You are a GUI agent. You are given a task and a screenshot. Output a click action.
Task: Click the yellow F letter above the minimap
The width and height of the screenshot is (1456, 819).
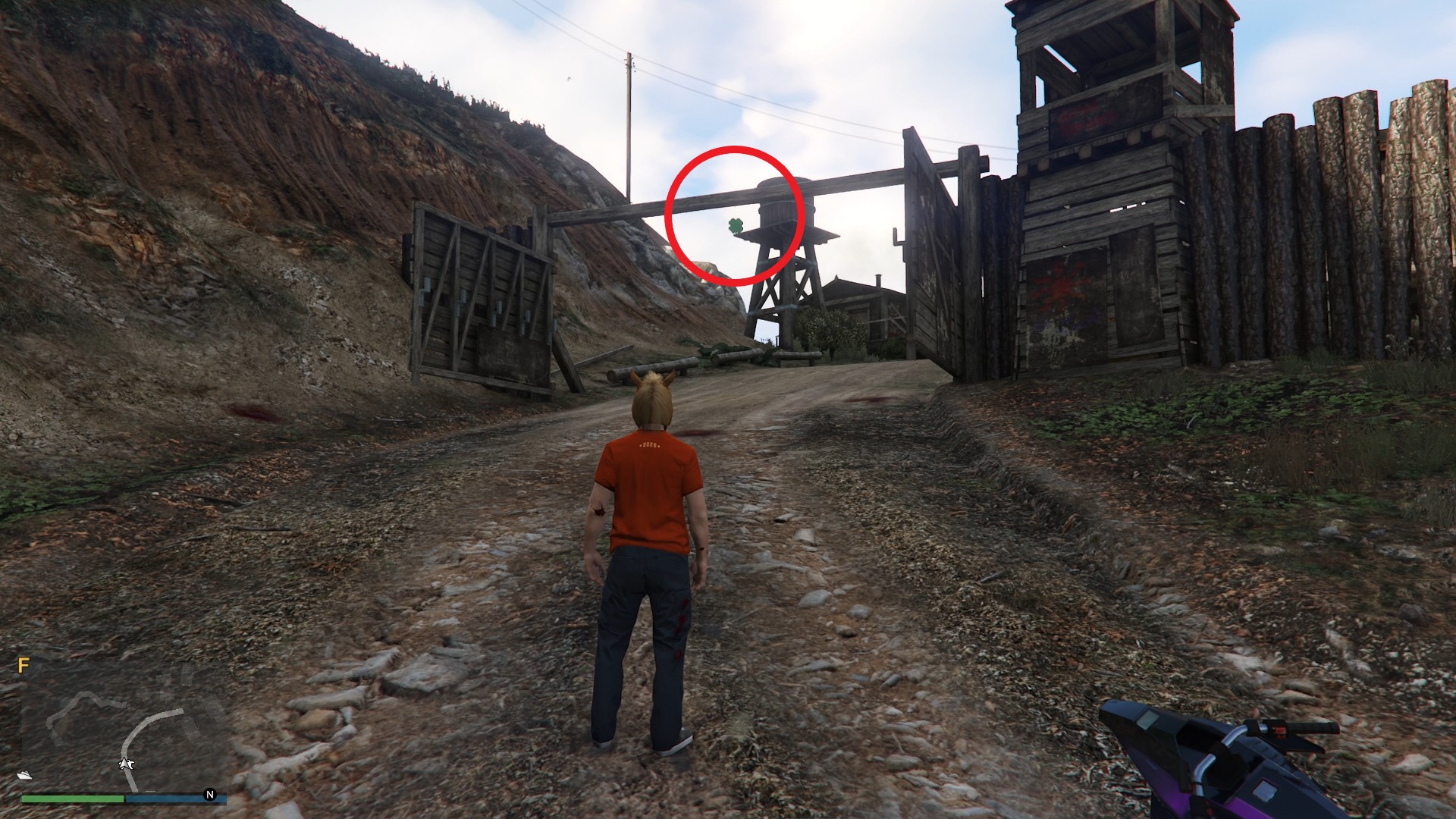point(23,666)
